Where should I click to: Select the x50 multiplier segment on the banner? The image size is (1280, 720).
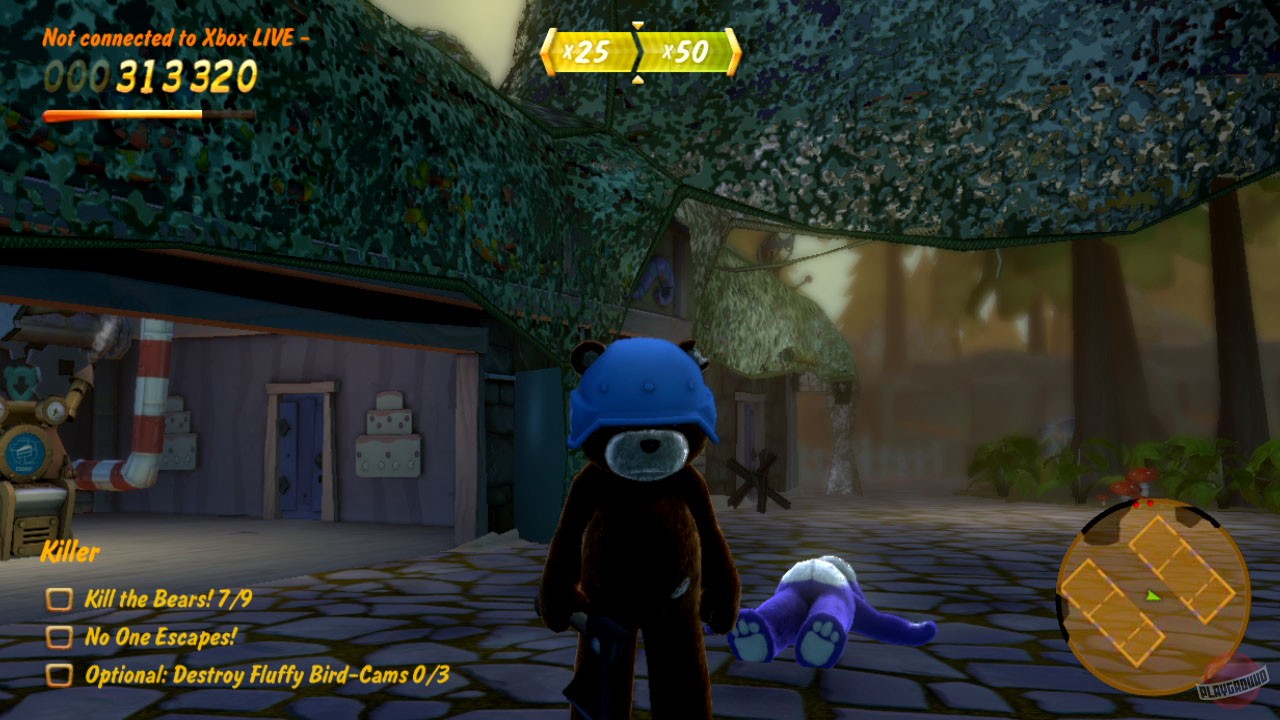pos(688,50)
